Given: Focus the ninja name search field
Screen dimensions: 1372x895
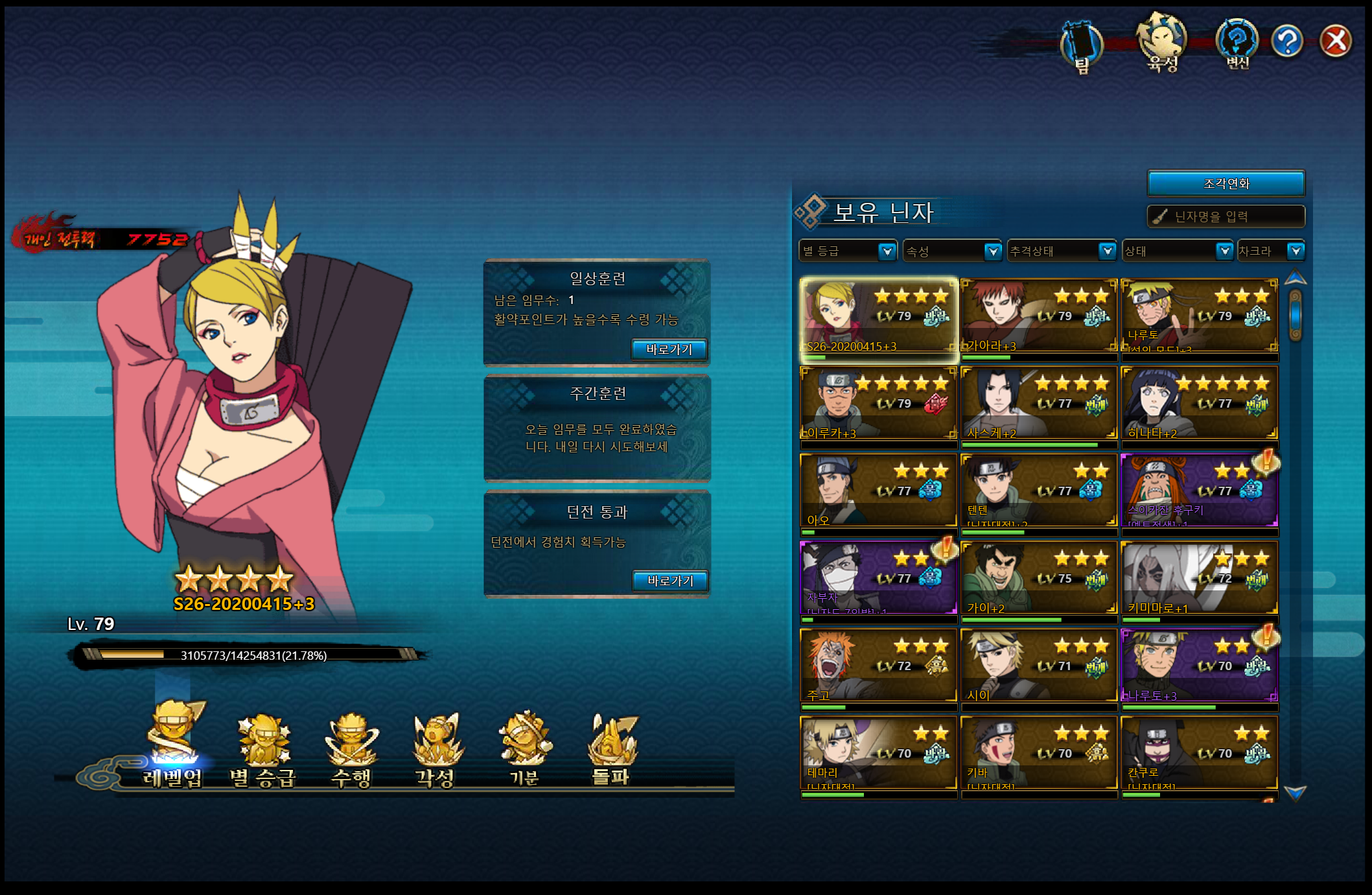Looking at the screenshot, I should pyautogui.click(x=1226, y=216).
